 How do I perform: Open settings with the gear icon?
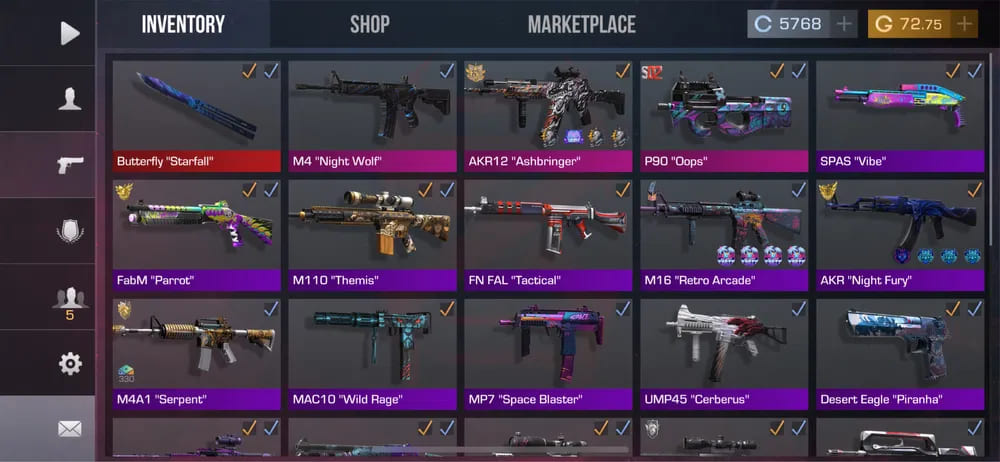(69, 363)
